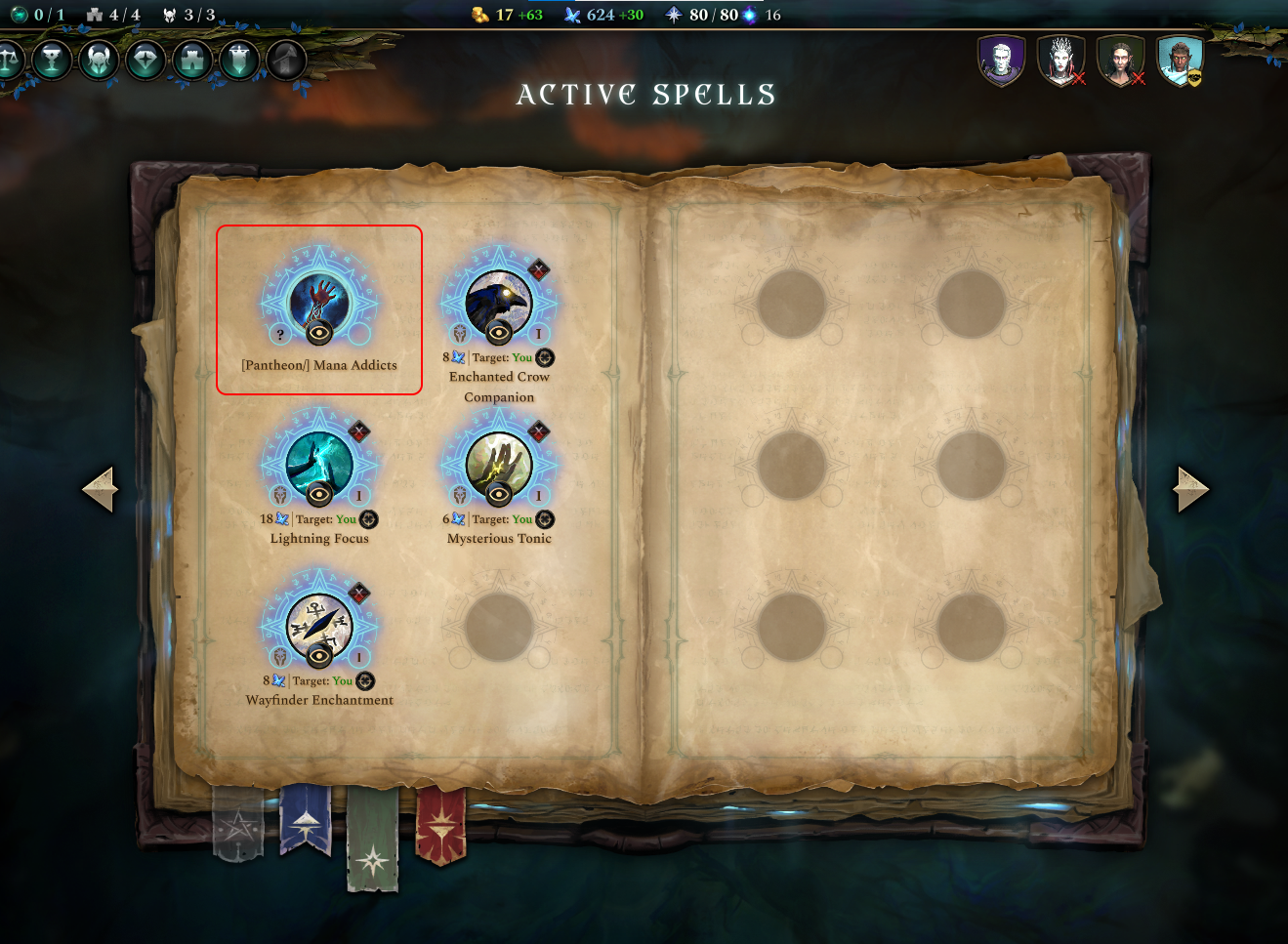Open the chalice icon on the top bar
This screenshot has height=944, width=1288.
[52, 60]
